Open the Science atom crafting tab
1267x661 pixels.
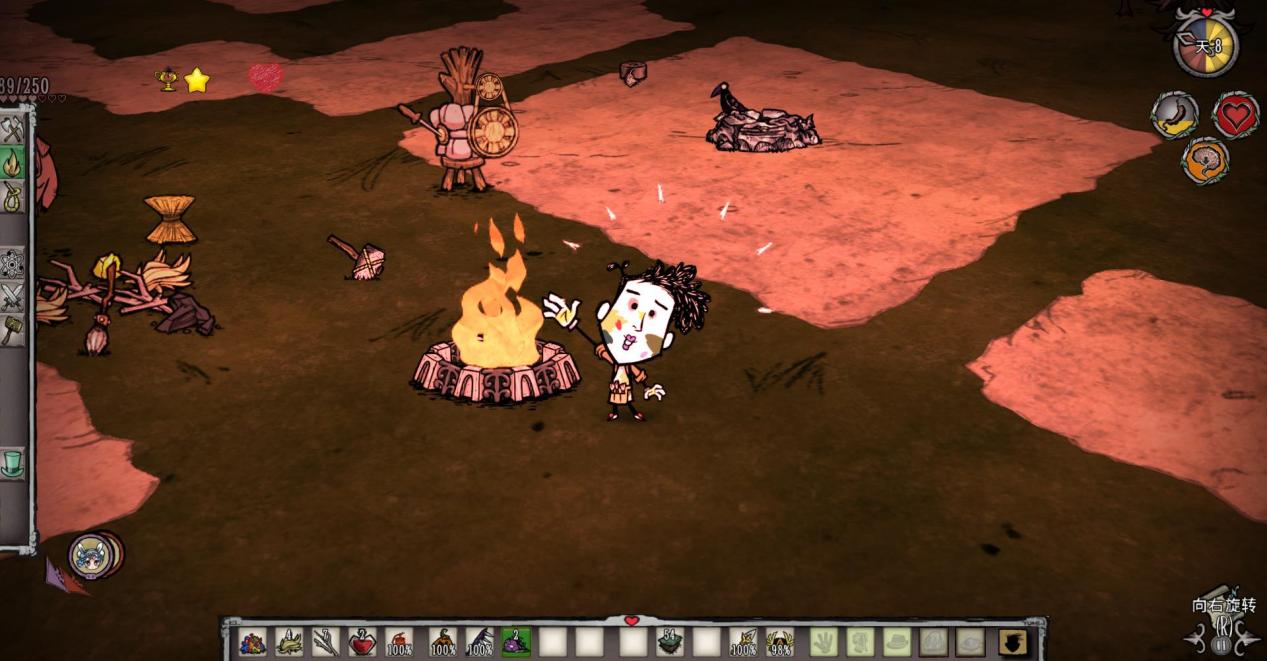tap(12, 263)
